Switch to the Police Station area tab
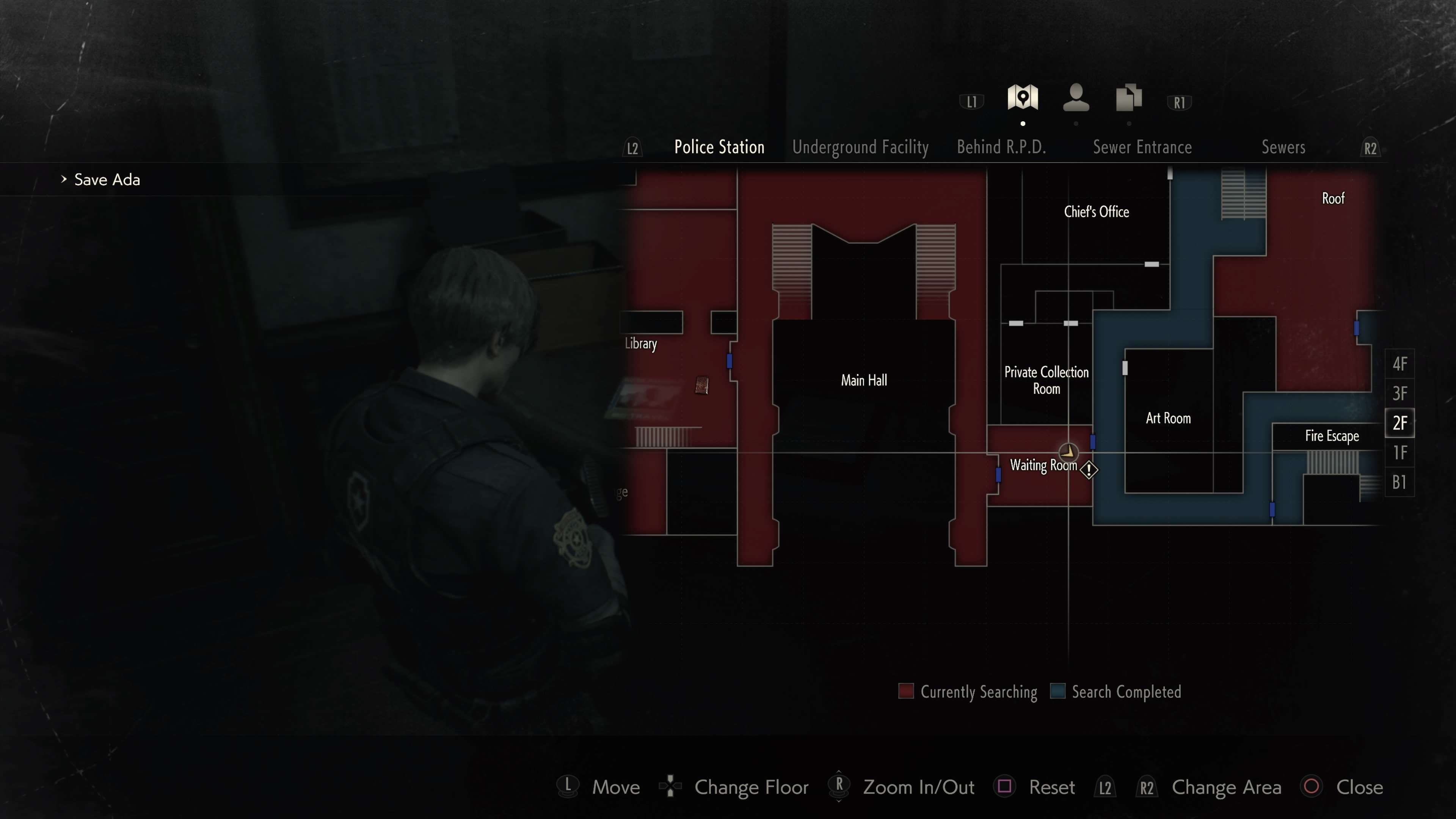Viewport: 1456px width, 819px height. pos(719,147)
